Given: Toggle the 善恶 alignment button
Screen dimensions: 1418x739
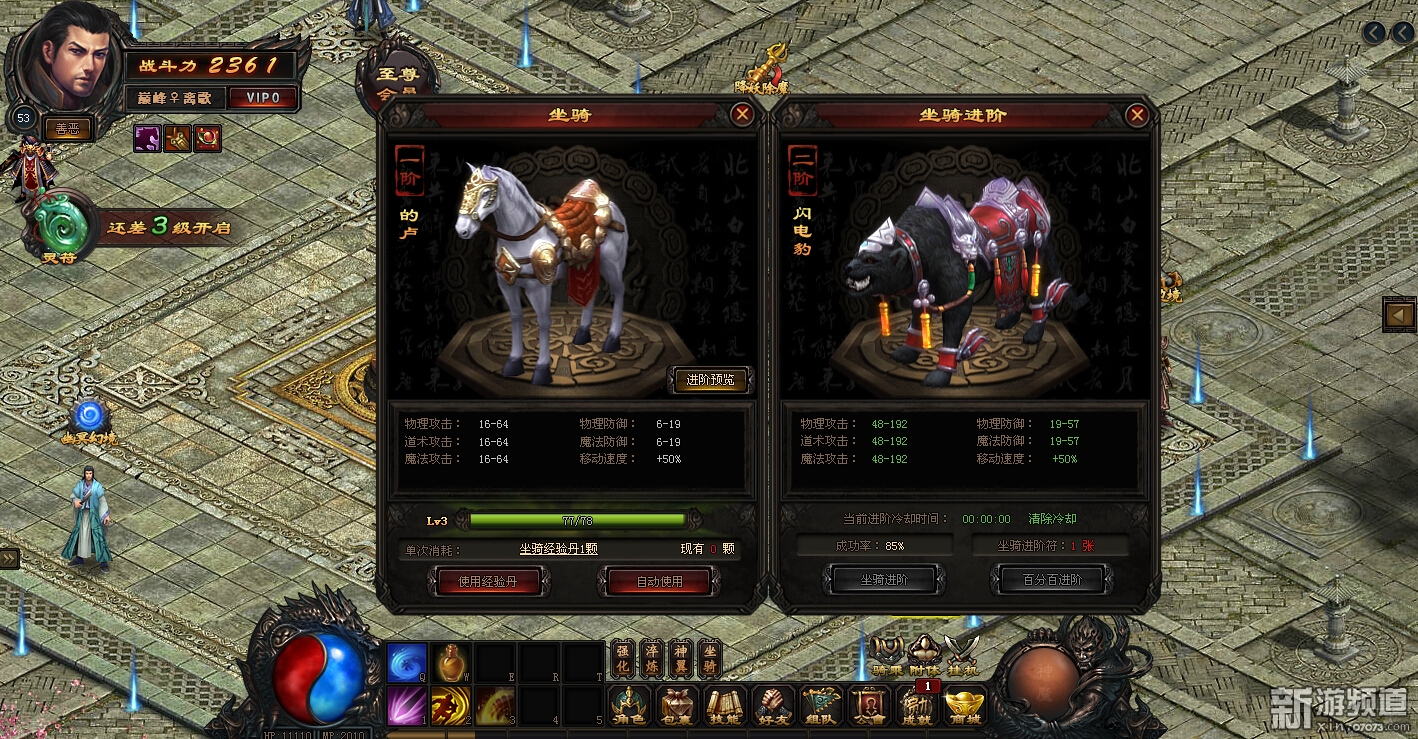Looking at the screenshot, I should (67, 128).
